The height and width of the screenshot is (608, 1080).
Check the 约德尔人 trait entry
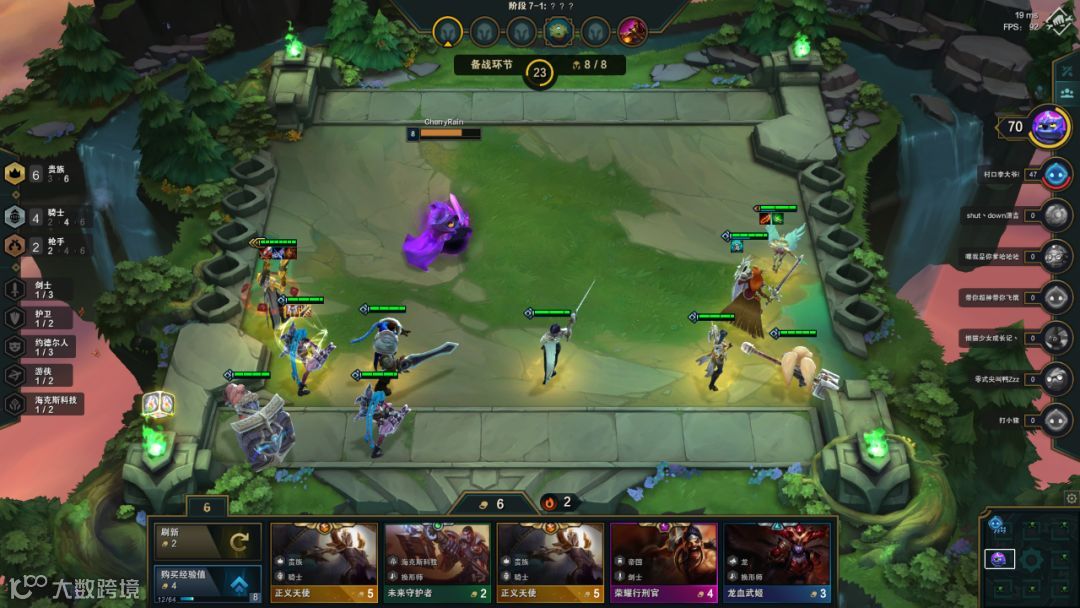pyautogui.click(x=45, y=346)
